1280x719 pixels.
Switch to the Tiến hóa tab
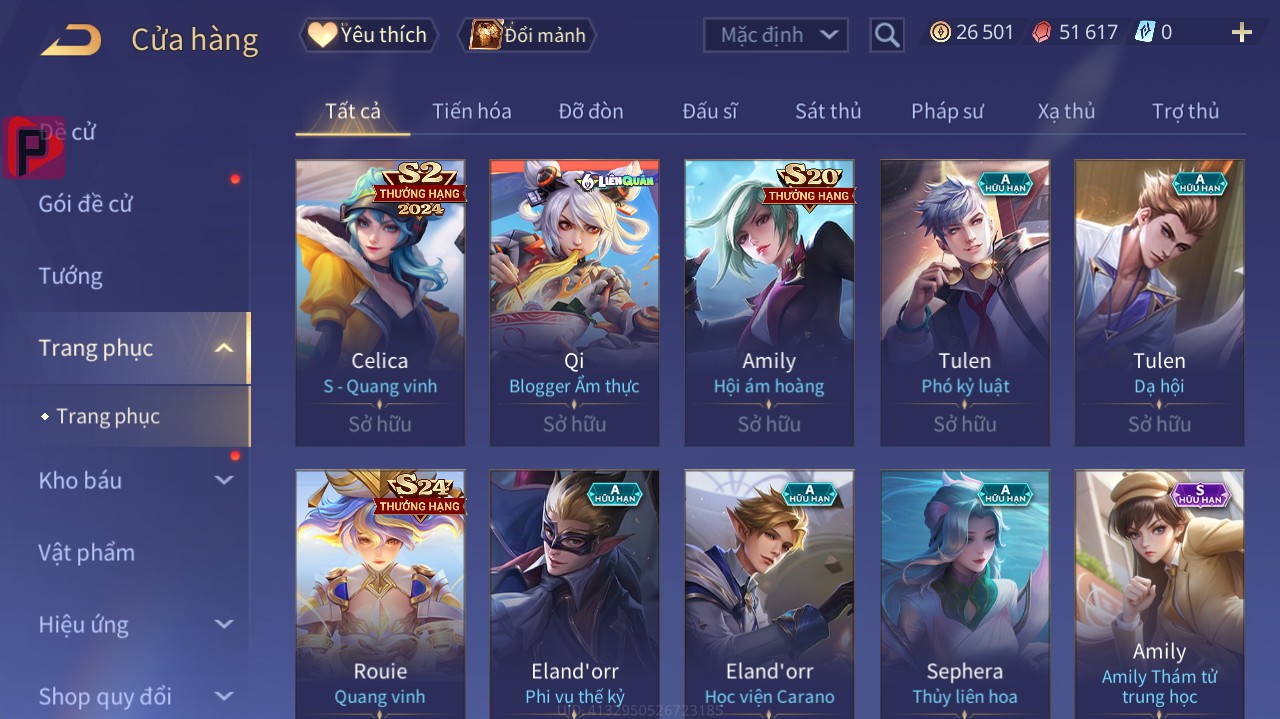[471, 111]
